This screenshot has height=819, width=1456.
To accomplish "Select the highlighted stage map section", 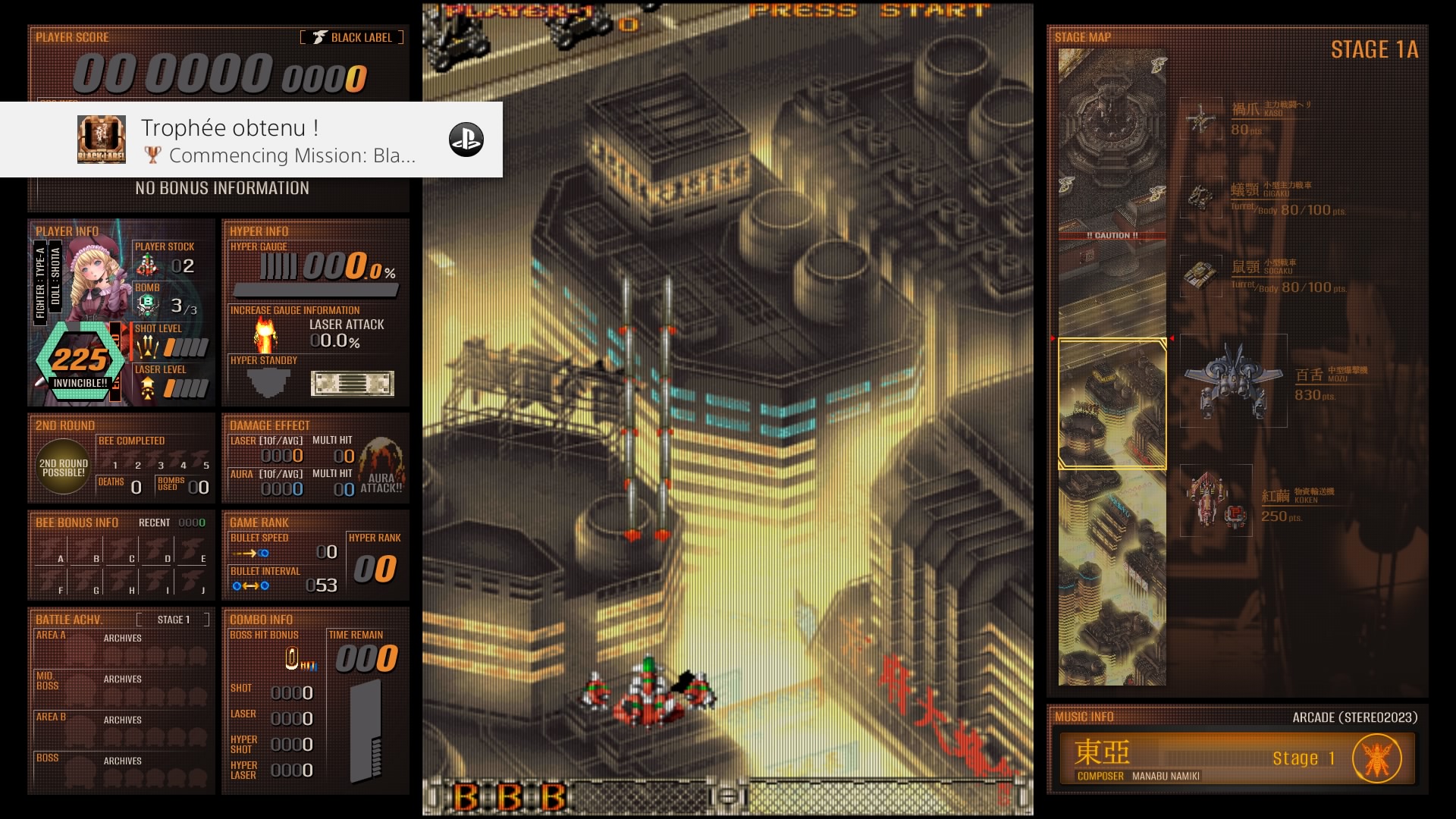I will pos(1112,403).
